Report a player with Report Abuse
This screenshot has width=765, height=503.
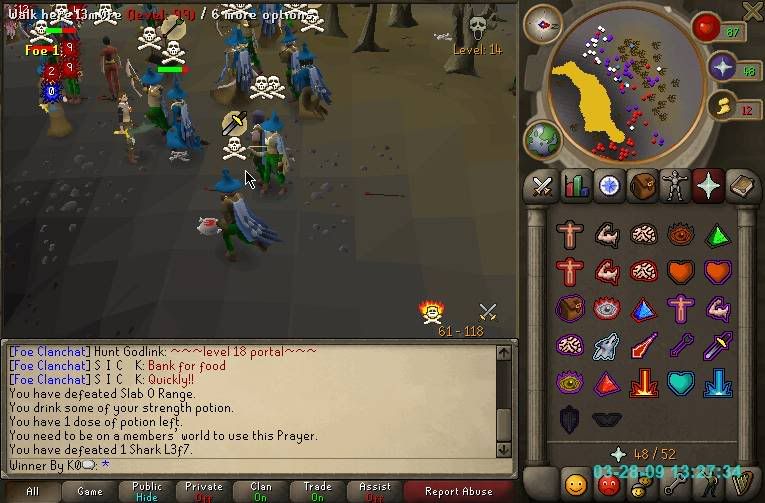pyautogui.click(x=458, y=491)
